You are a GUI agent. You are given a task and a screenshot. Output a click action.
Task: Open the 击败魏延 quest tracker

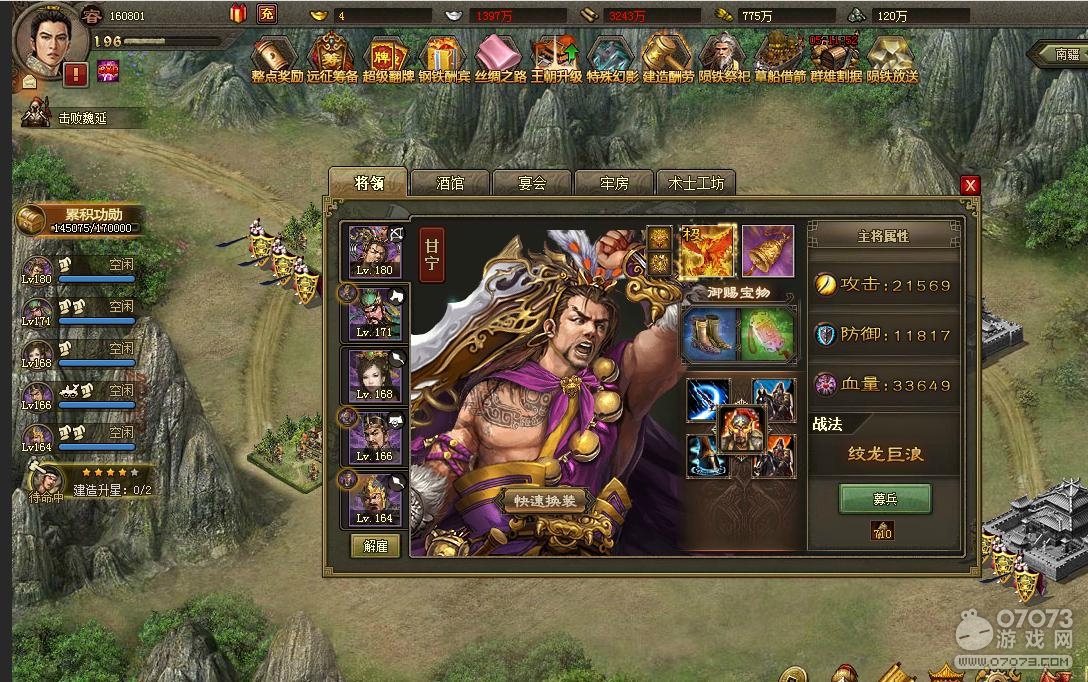tap(82, 118)
